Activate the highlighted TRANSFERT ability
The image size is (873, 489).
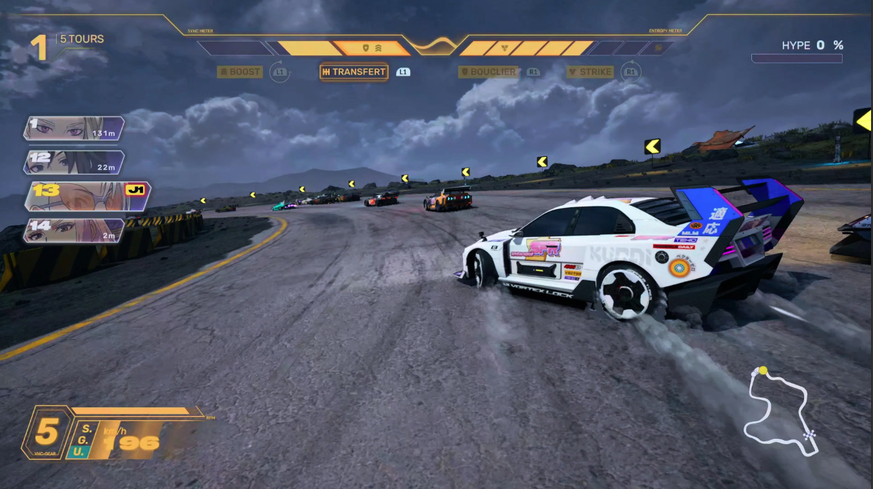(x=354, y=72)
